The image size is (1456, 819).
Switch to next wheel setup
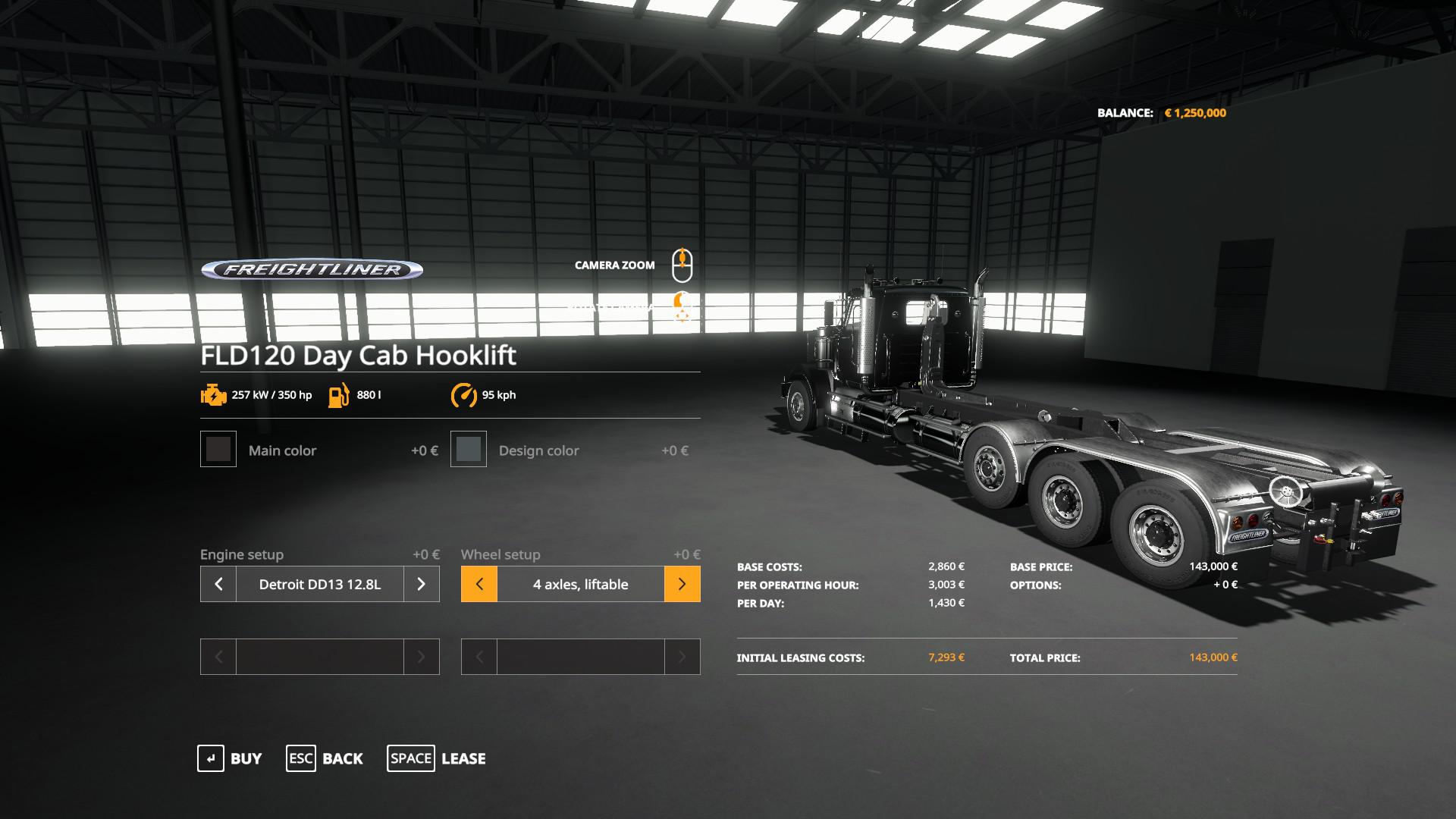pyautogui.click(x=682, y=584)
